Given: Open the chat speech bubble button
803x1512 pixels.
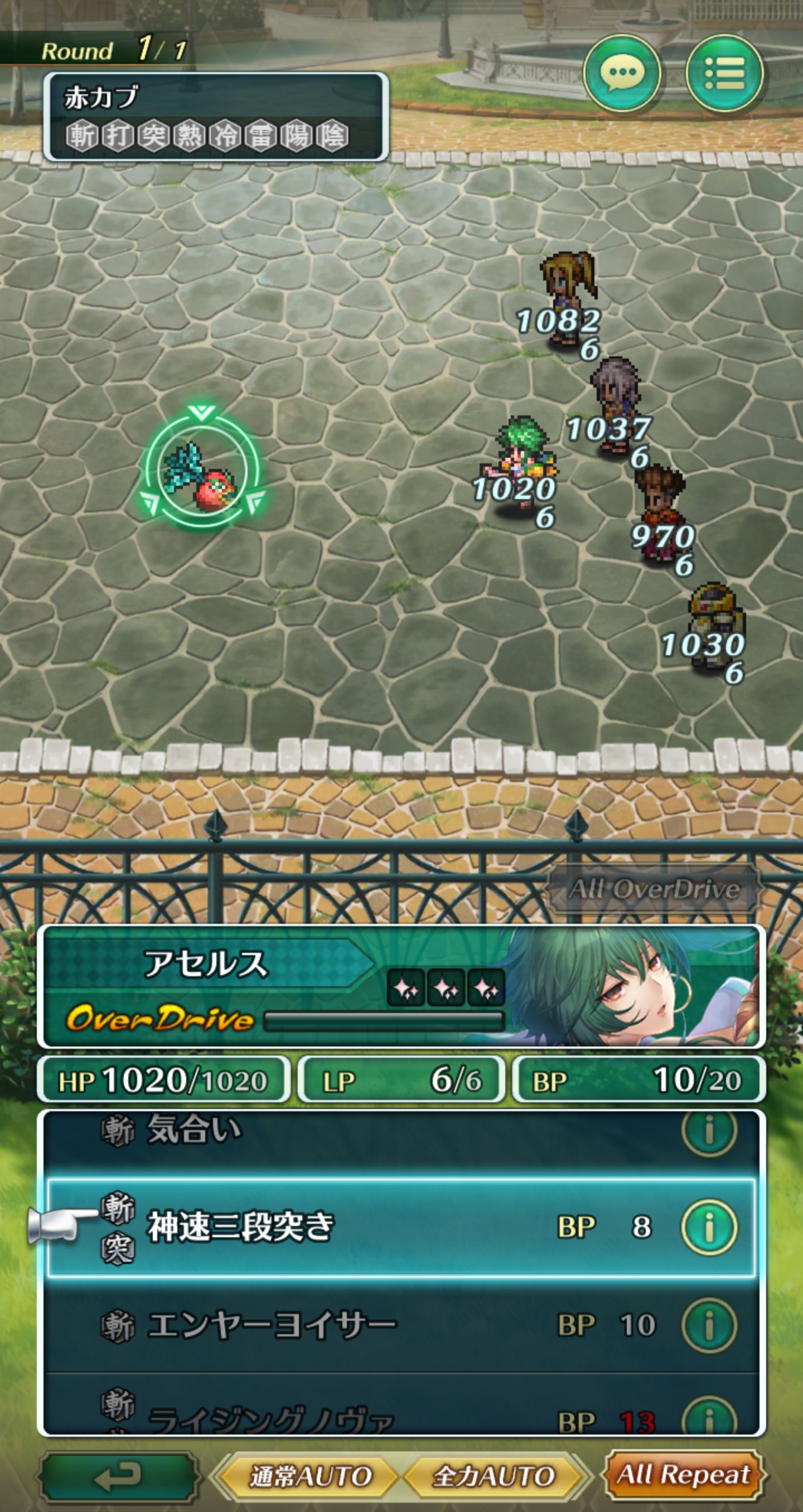Looking at the screenshot, I should pos(622,74).
